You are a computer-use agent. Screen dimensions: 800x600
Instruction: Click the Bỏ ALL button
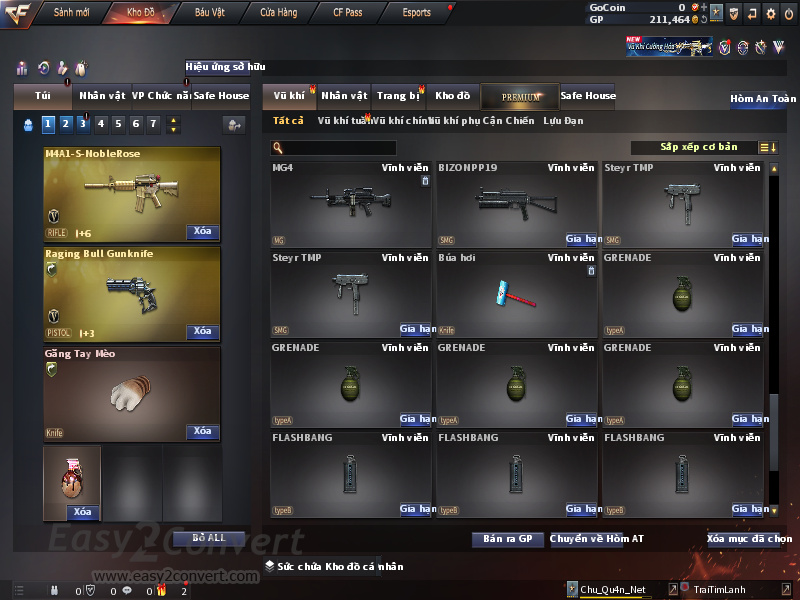209,538
